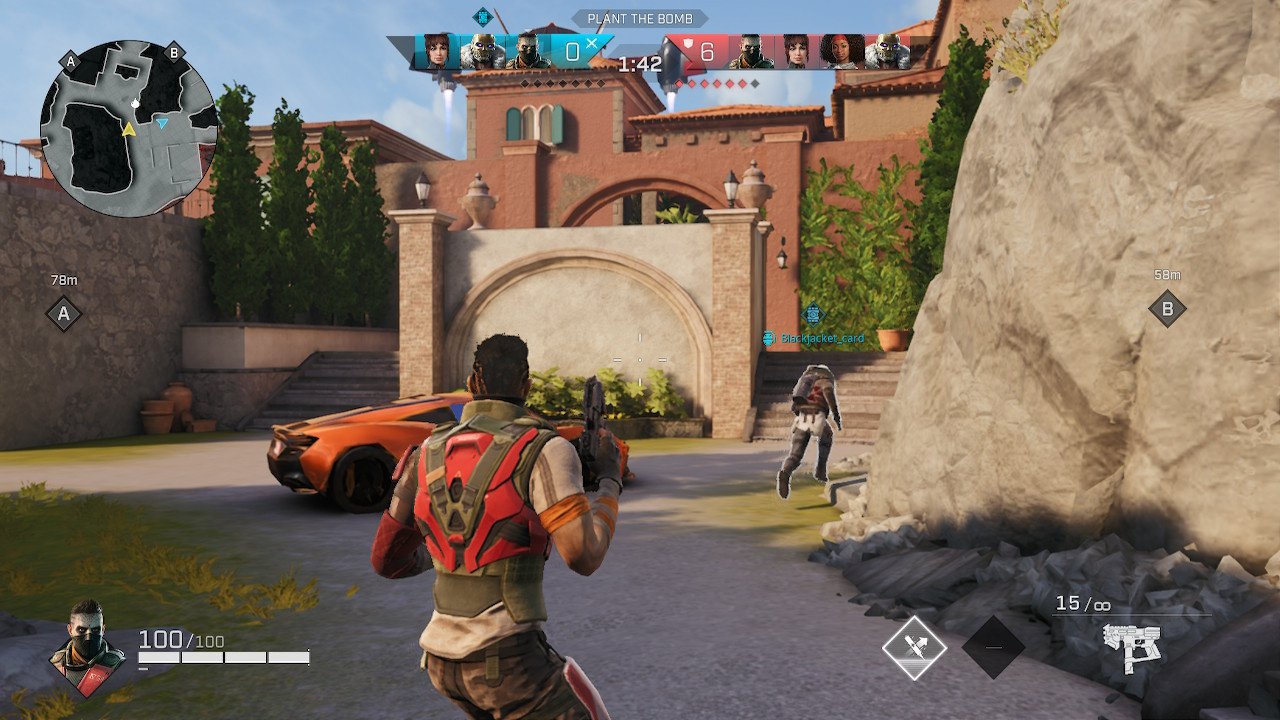The height and width of the screenshot is (720, 1280).
Task: Select the A site marker on the minimap rim
Action: point(70,61)
